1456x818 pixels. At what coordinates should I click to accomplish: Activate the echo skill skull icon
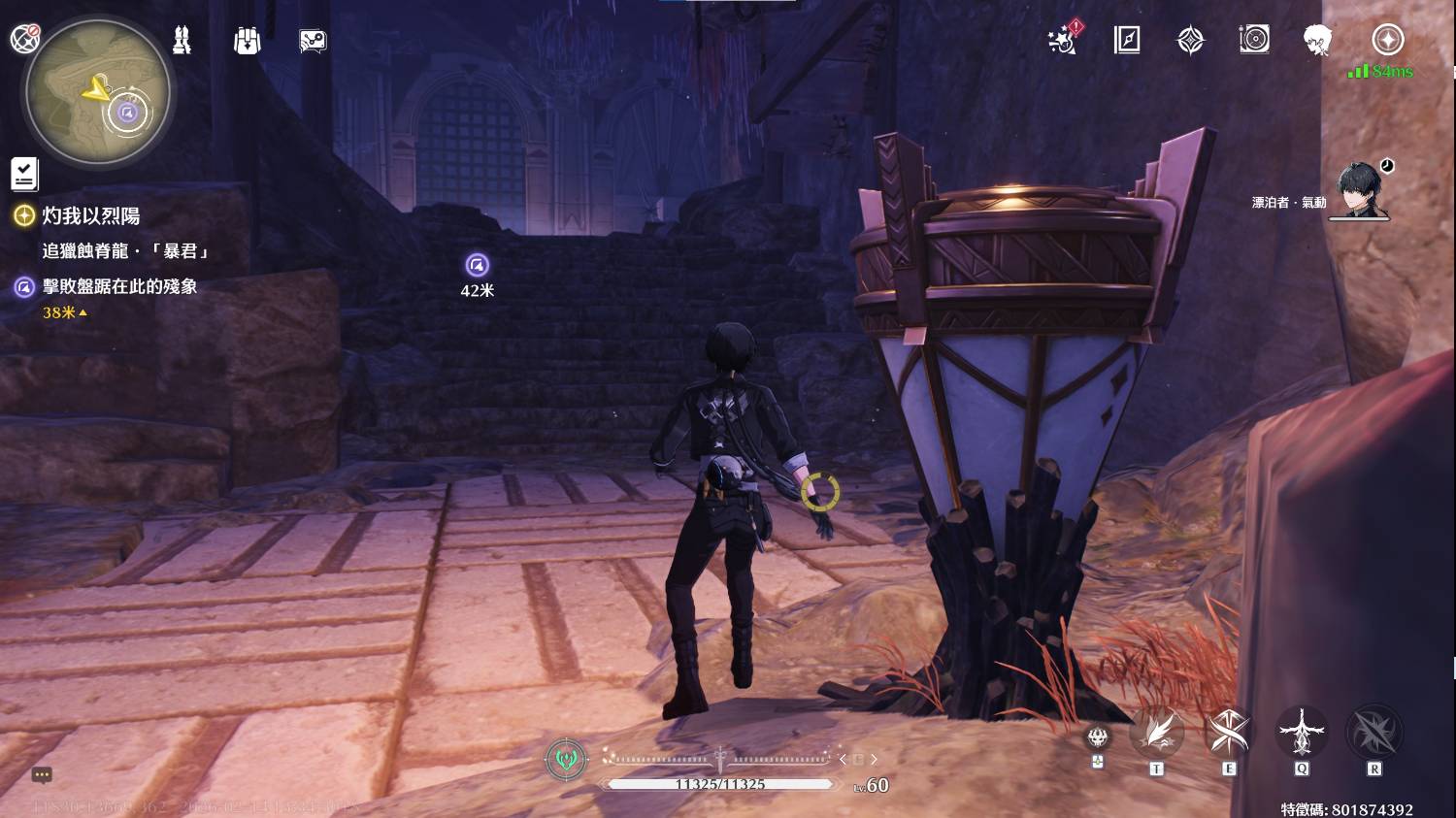[x=1098, y=737]
